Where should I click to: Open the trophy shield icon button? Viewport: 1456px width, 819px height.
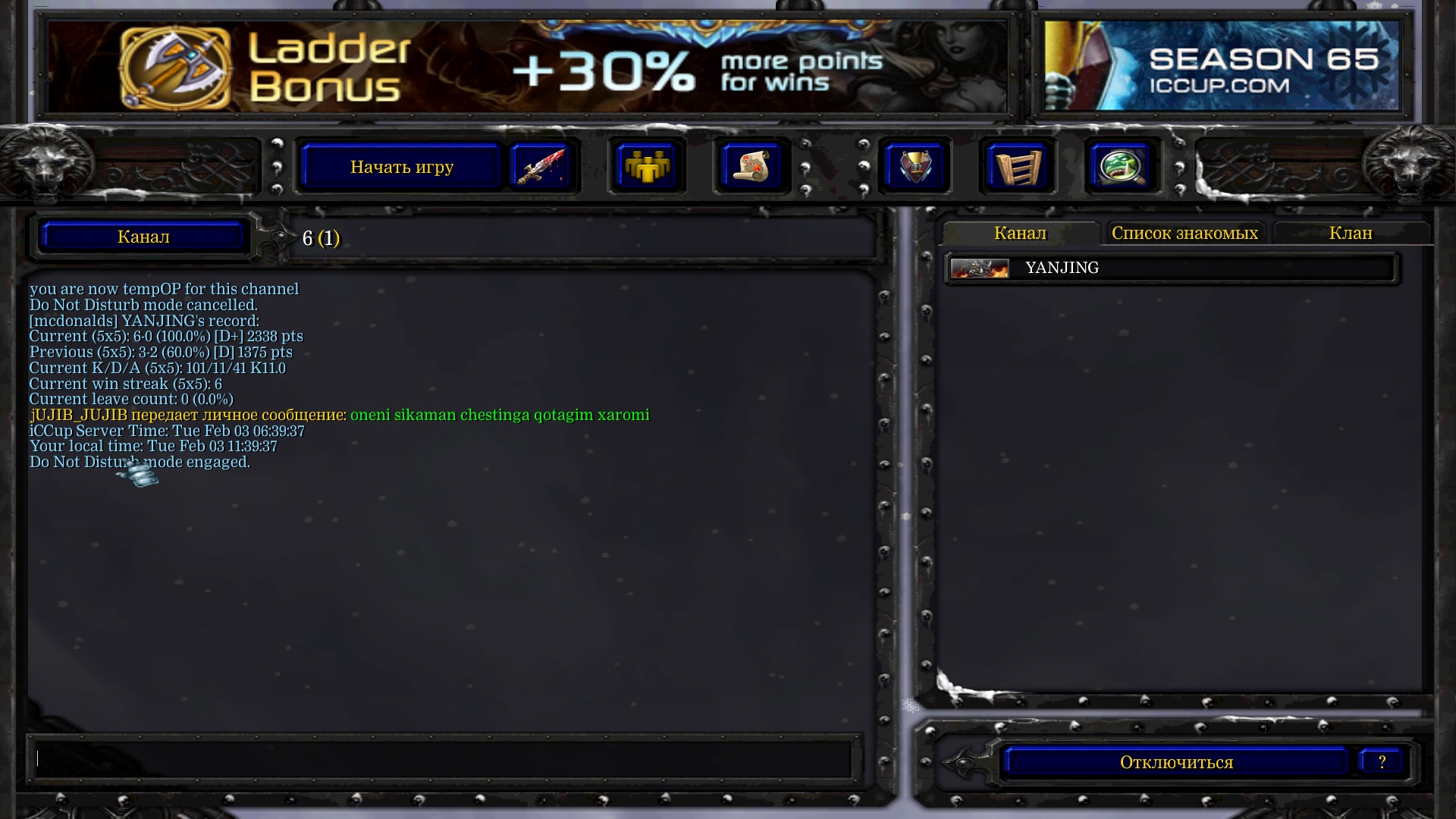pyautogui.click(x=915, y=167)
